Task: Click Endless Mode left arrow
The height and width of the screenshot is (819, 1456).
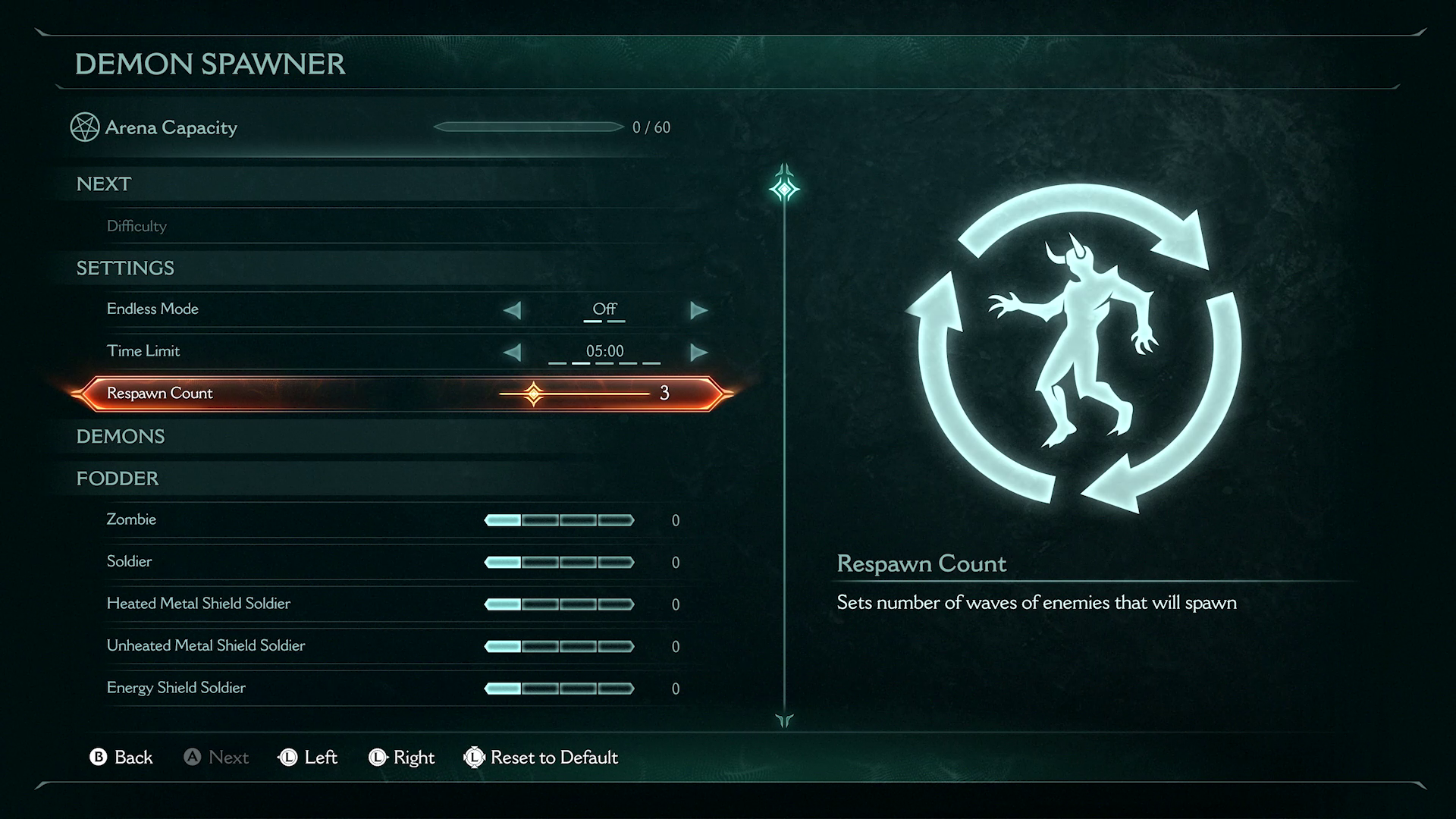Action: (x=513, y=310)
